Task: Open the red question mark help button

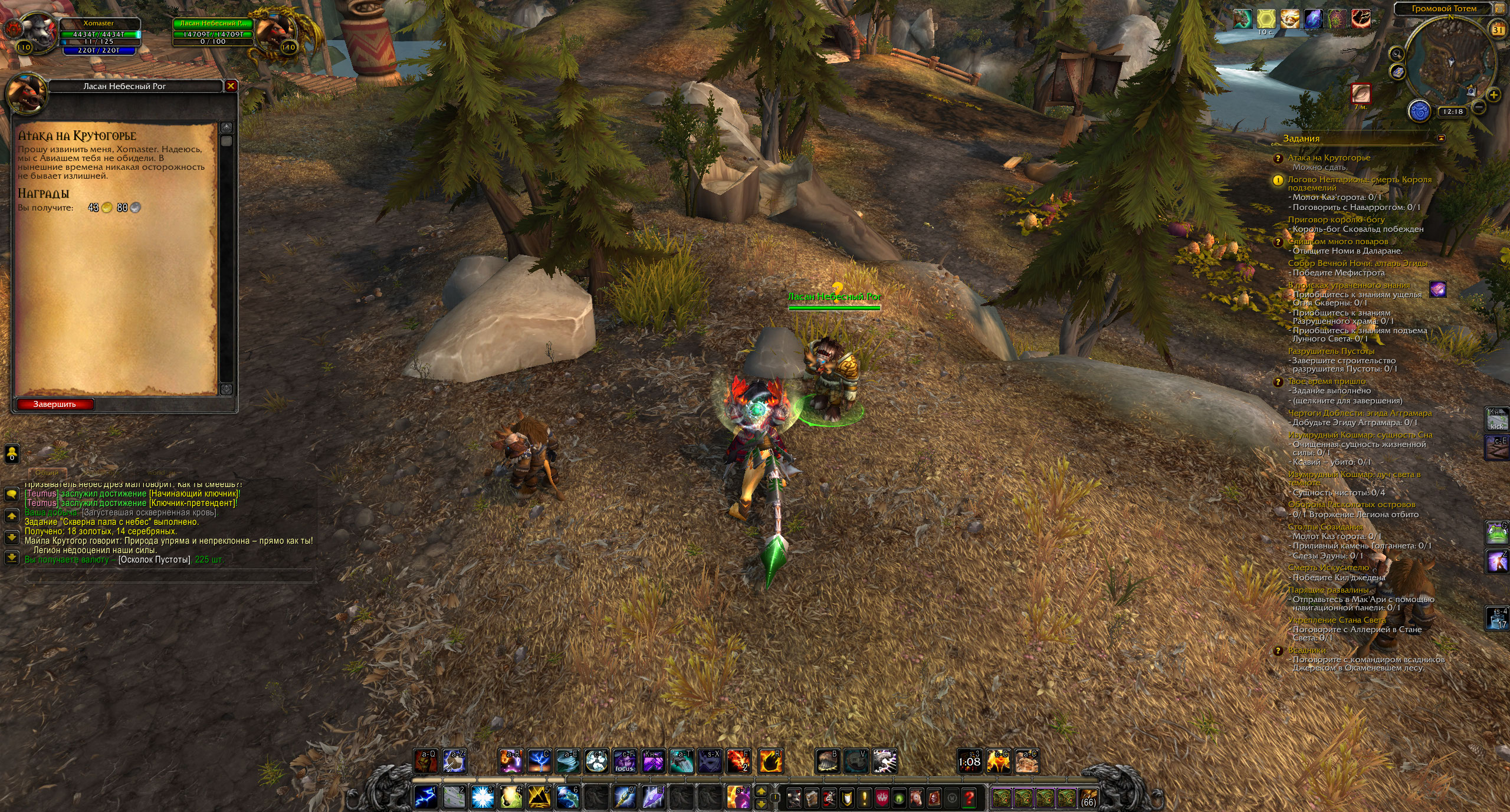Action: click(x=969, y=798)
